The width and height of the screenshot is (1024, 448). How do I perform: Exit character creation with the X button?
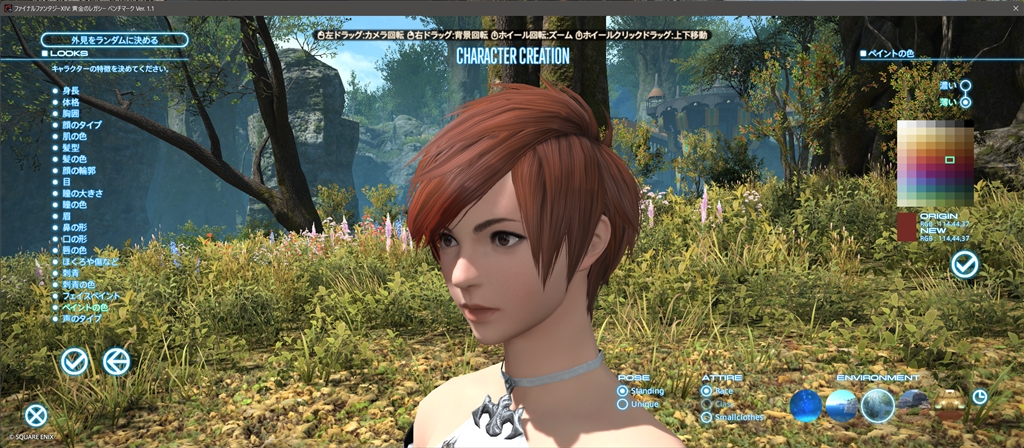[36, 415]
